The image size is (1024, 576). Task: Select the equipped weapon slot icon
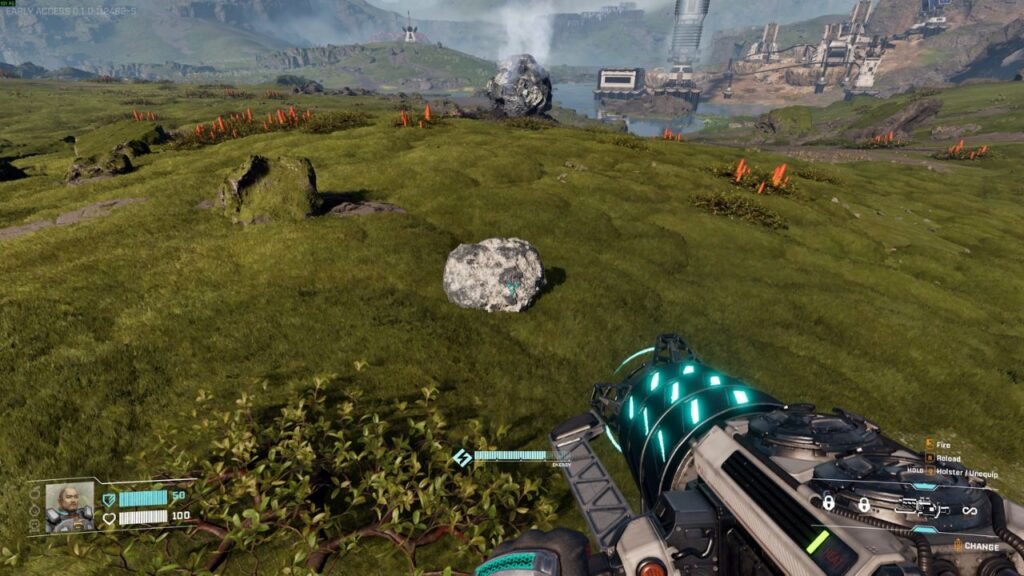click(922, 508)
